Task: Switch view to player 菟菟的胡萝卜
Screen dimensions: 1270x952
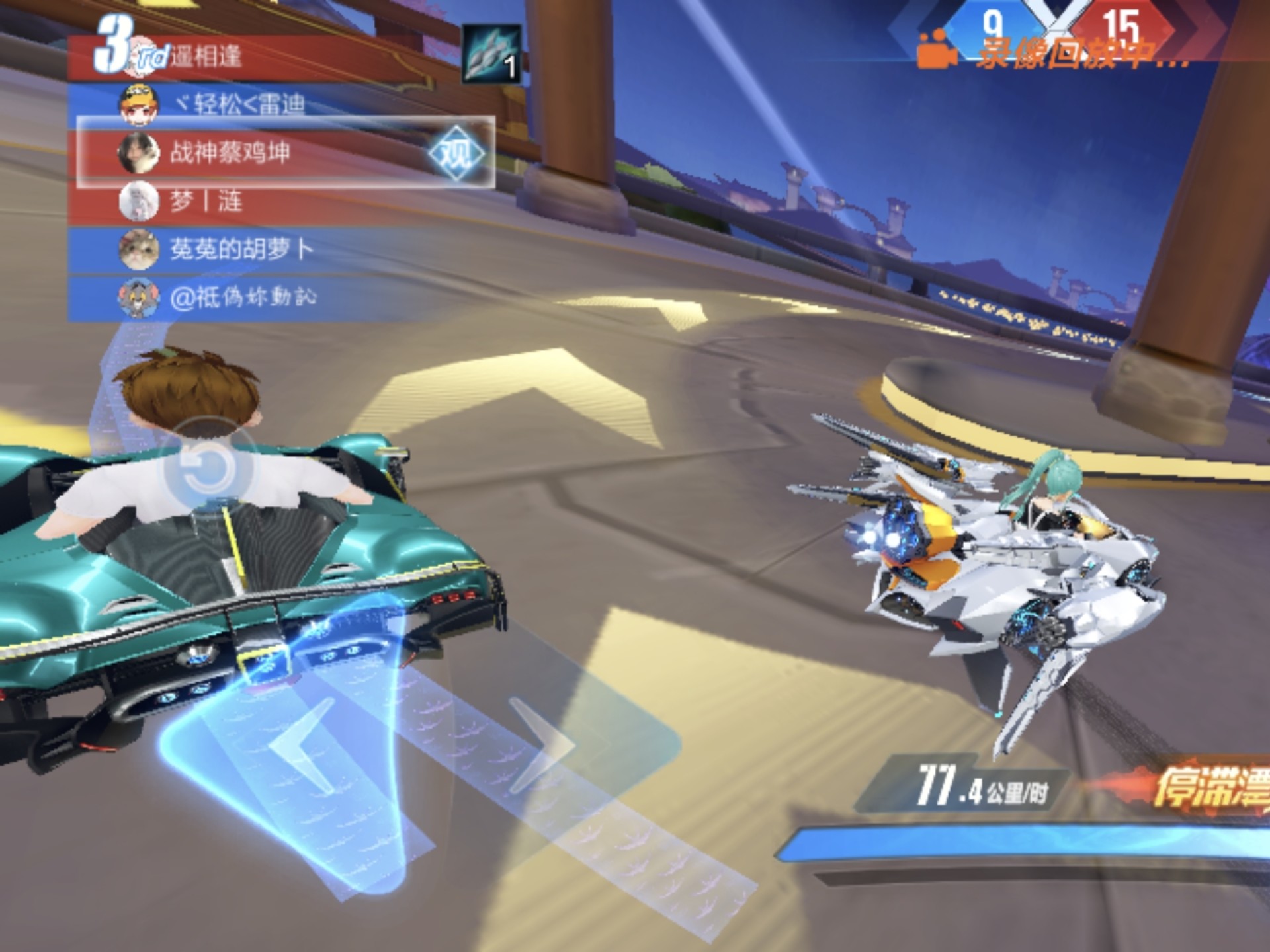Action: (241, 249)
